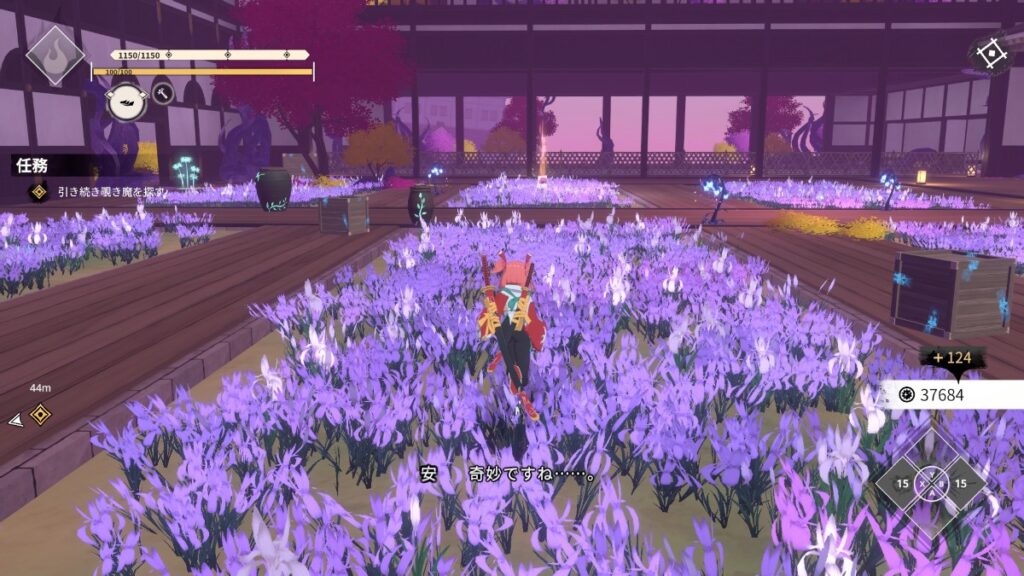Select the flame emblem diamond icon
The image size is (1024, 576).
click(x=54, y=54)
